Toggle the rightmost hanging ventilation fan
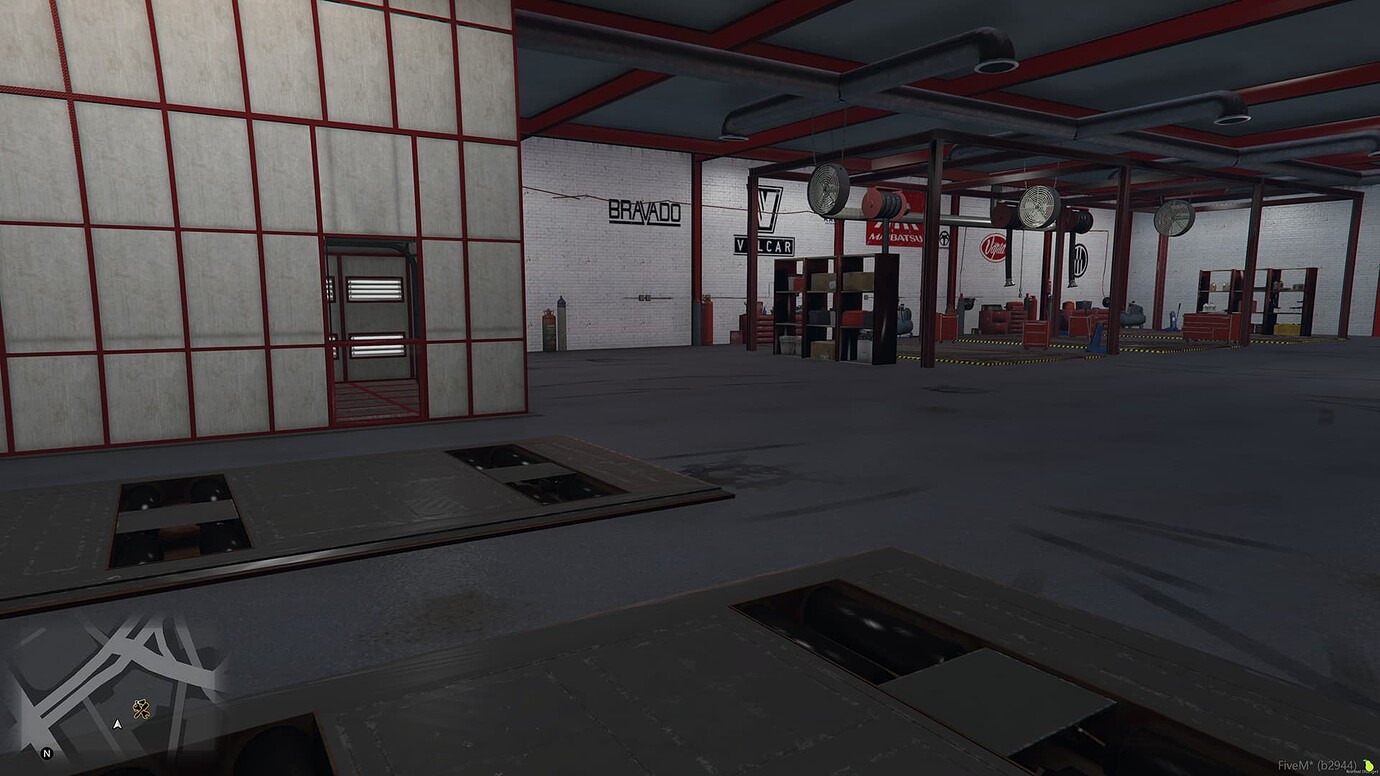 pyautogui.click(x=1175, y=218)
